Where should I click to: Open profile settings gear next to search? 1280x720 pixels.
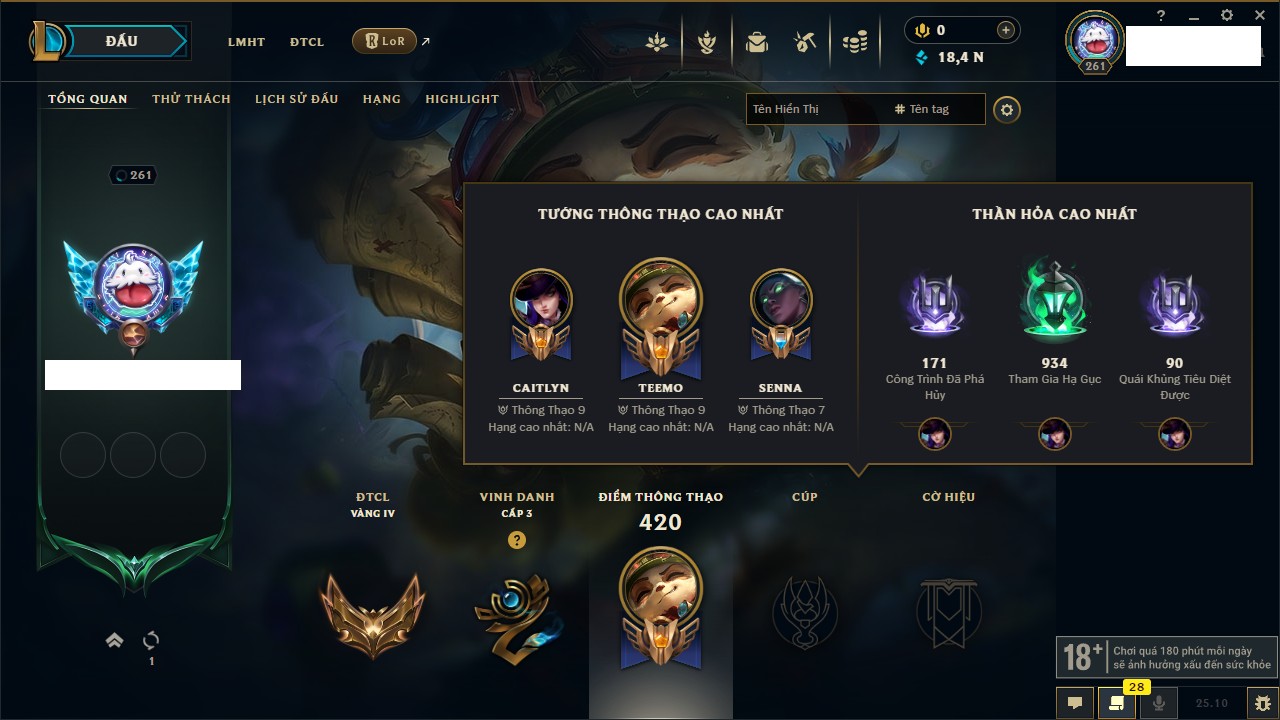[1007, 109]
